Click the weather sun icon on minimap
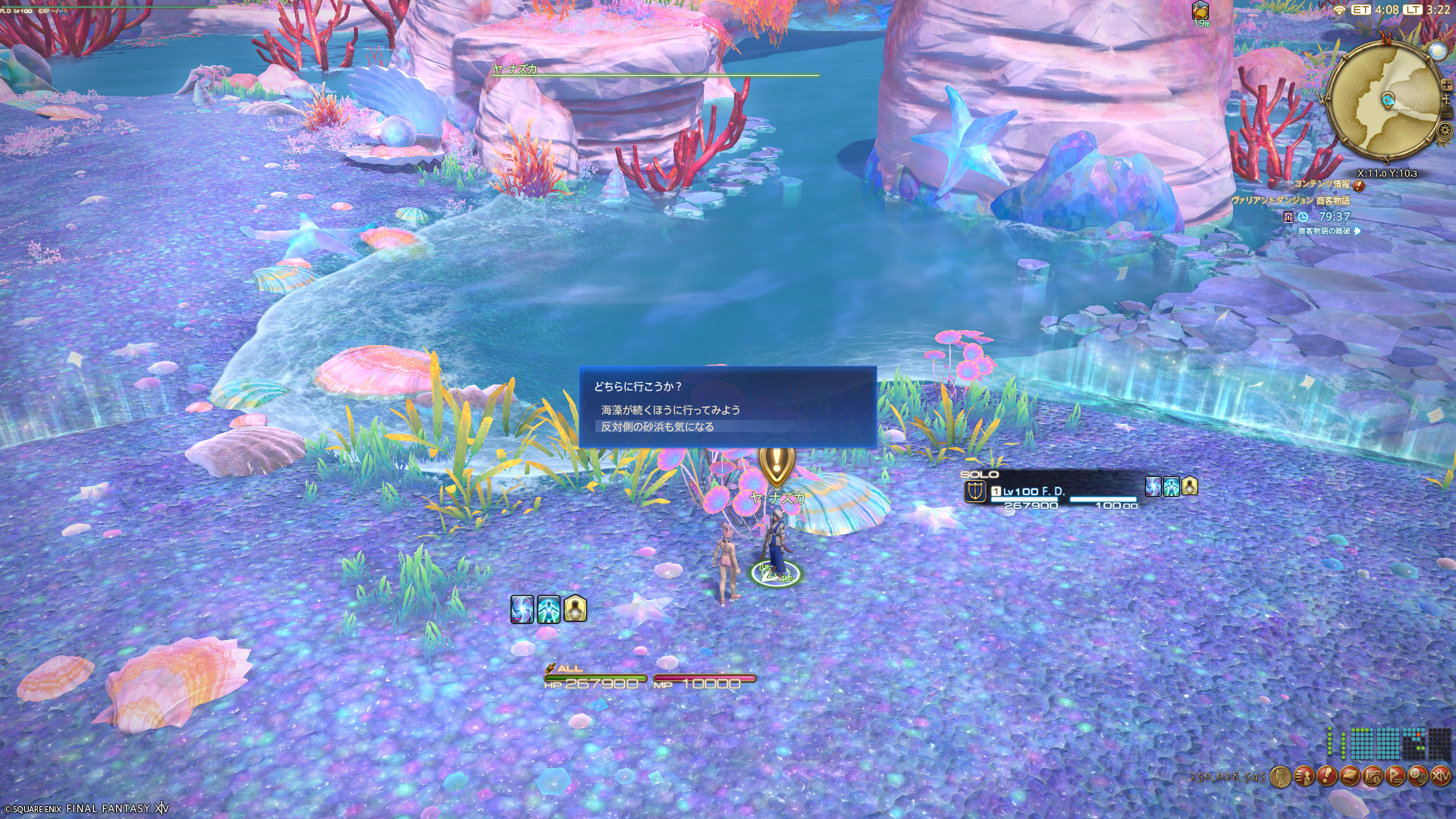 coord(1437,50)
